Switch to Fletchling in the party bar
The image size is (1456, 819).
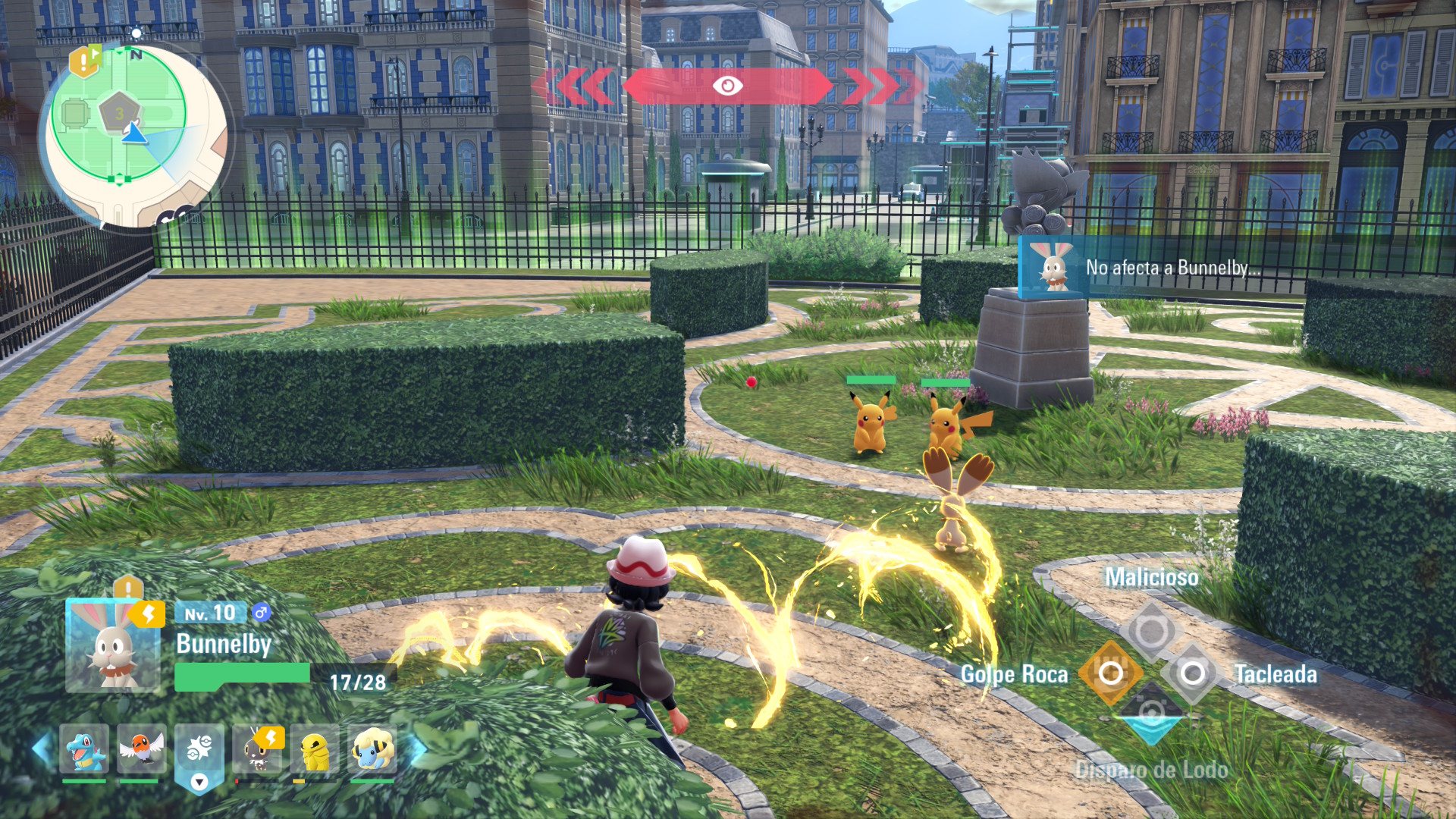[x=141, y=750]
